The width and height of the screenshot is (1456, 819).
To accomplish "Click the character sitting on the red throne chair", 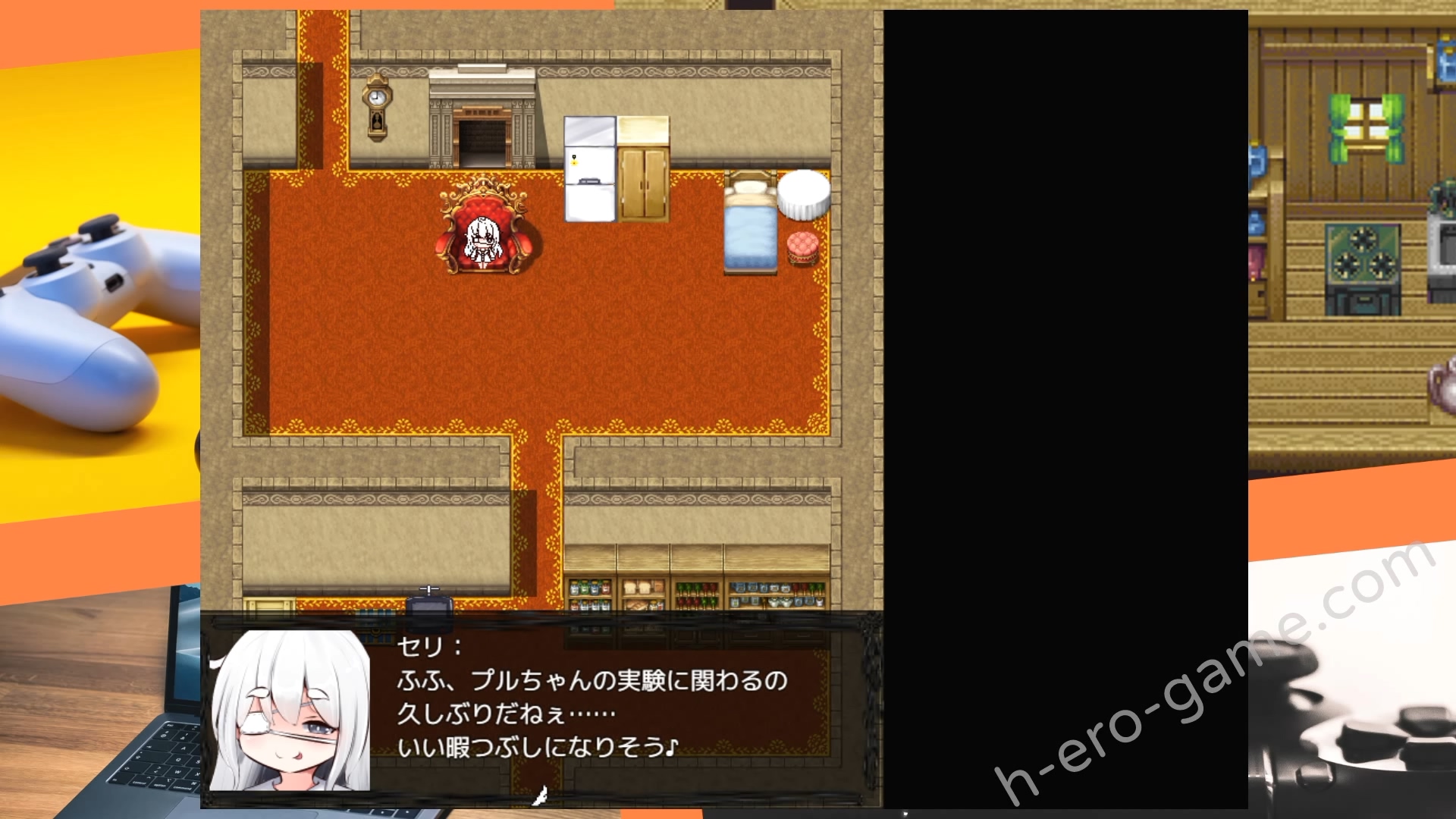I will [483, 239].
